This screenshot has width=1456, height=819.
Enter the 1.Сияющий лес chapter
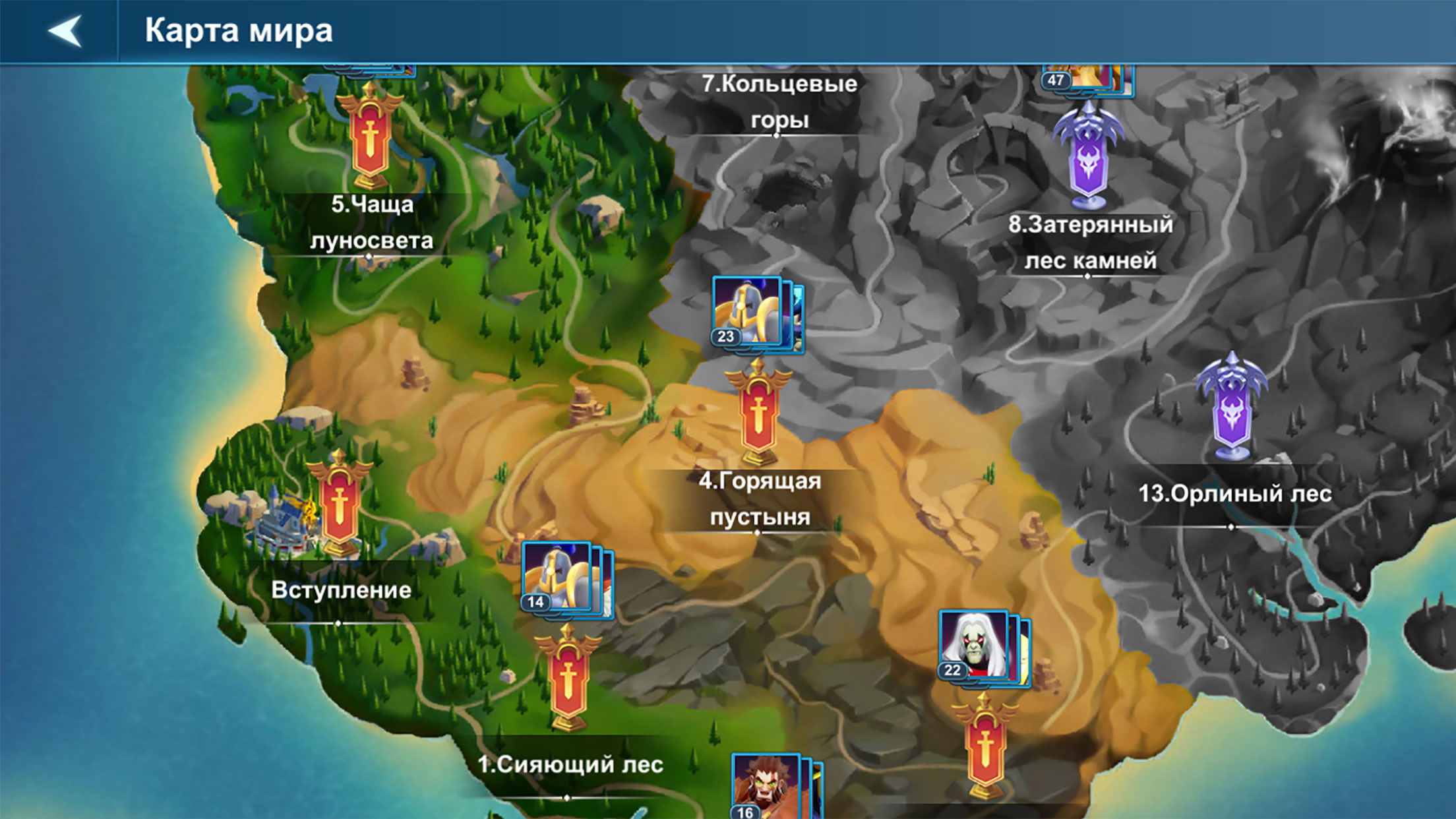pyautogui.click(x=568, y=679)
